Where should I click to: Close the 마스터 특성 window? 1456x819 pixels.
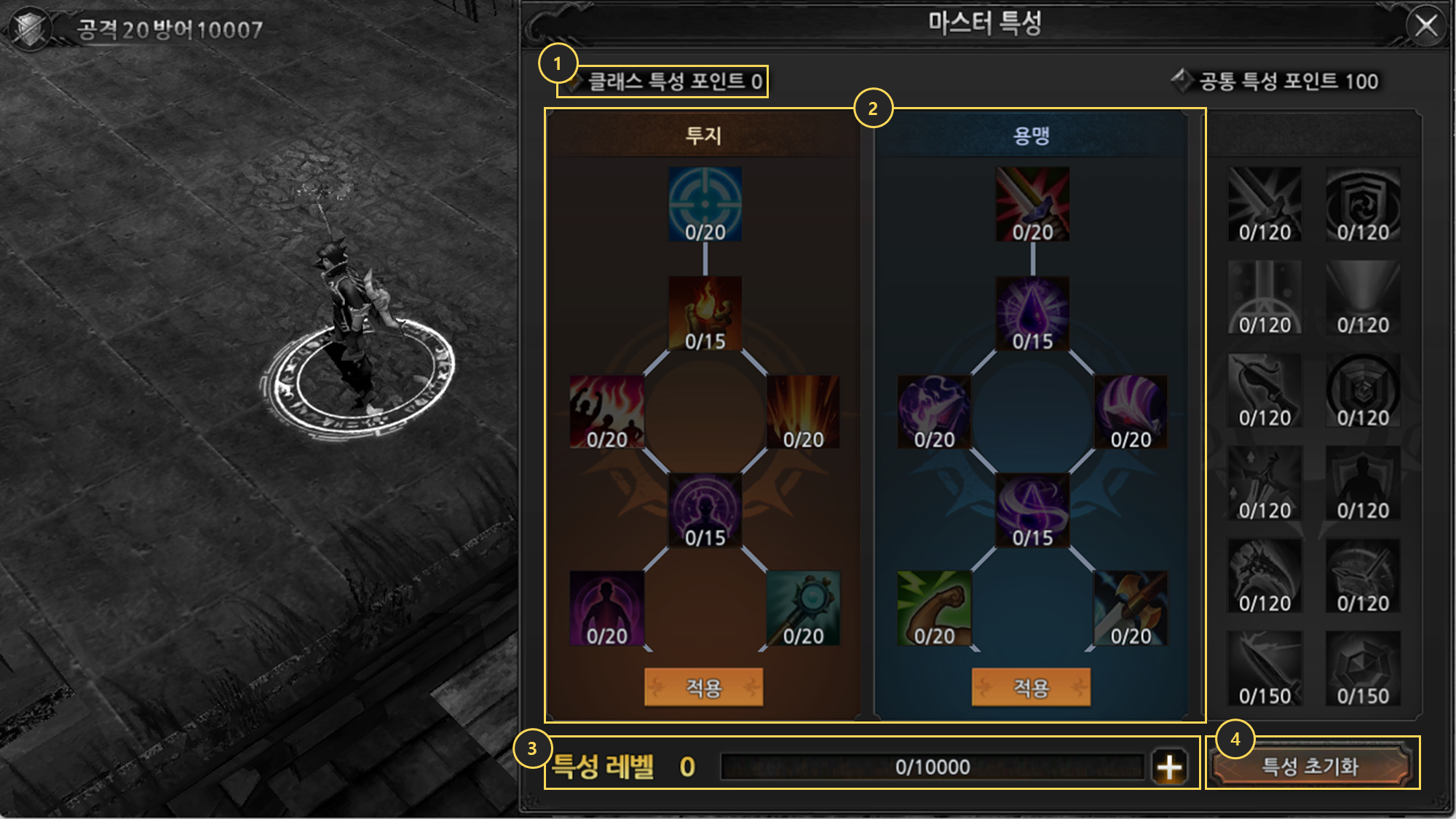pyautogui.click(x=1425, y=26)
